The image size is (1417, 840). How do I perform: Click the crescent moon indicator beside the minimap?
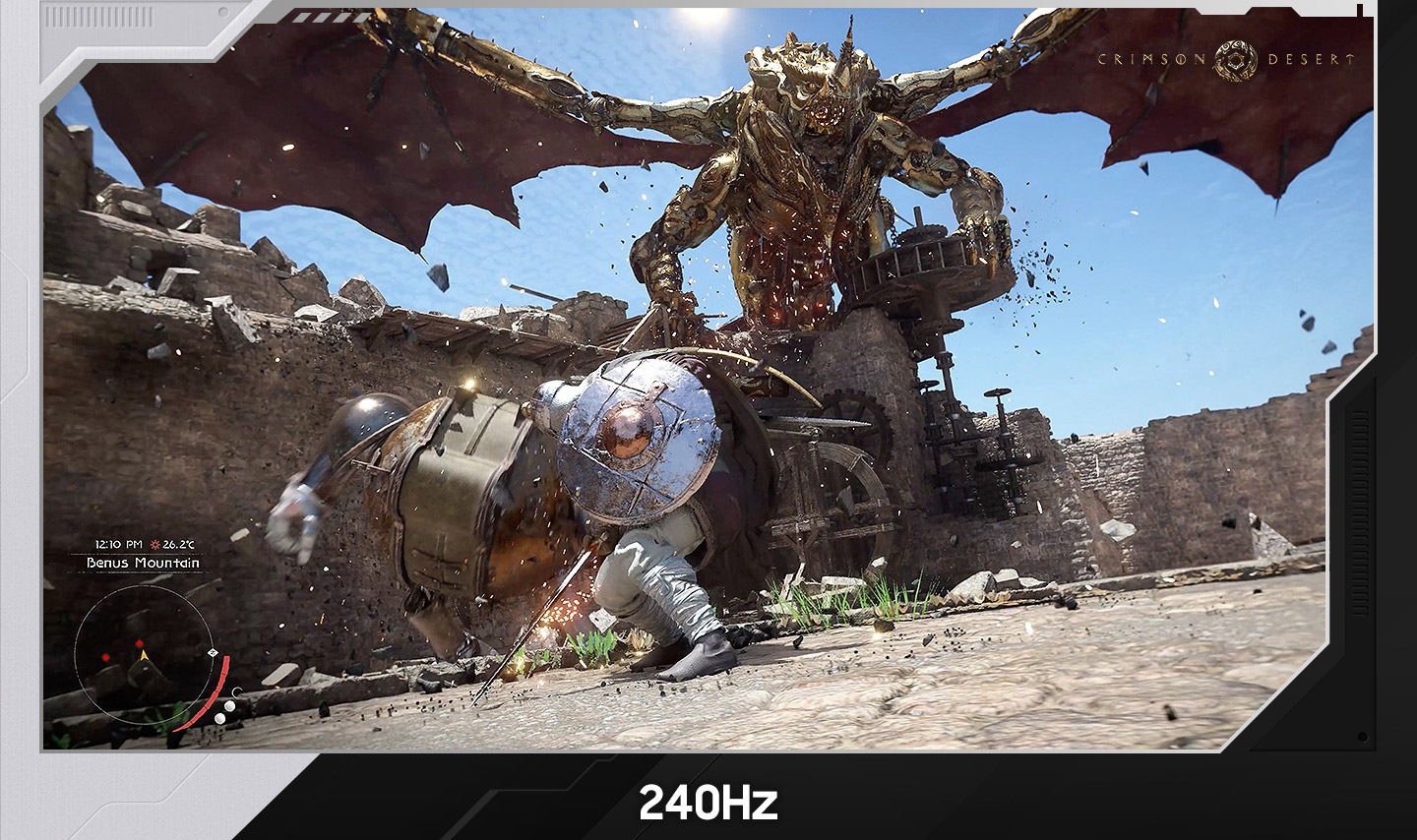[236, 692]
